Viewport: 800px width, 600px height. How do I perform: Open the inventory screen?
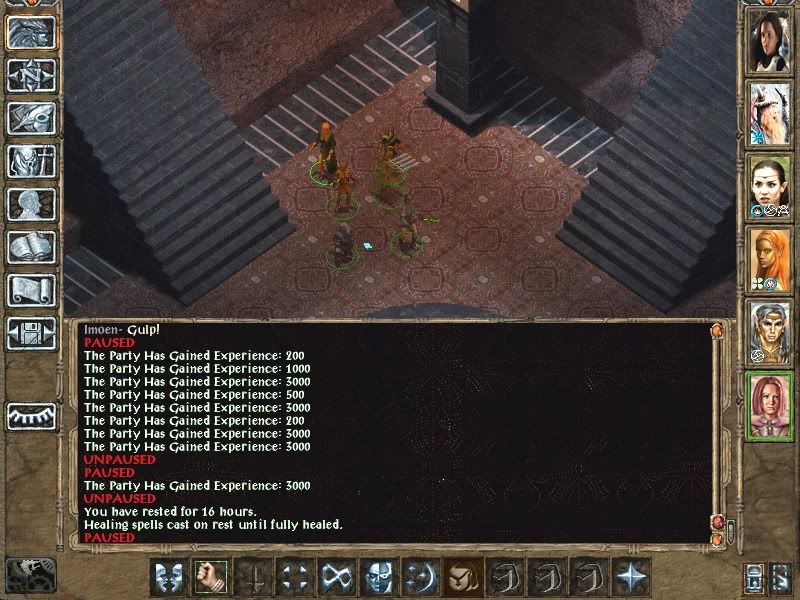coord(31,161)
